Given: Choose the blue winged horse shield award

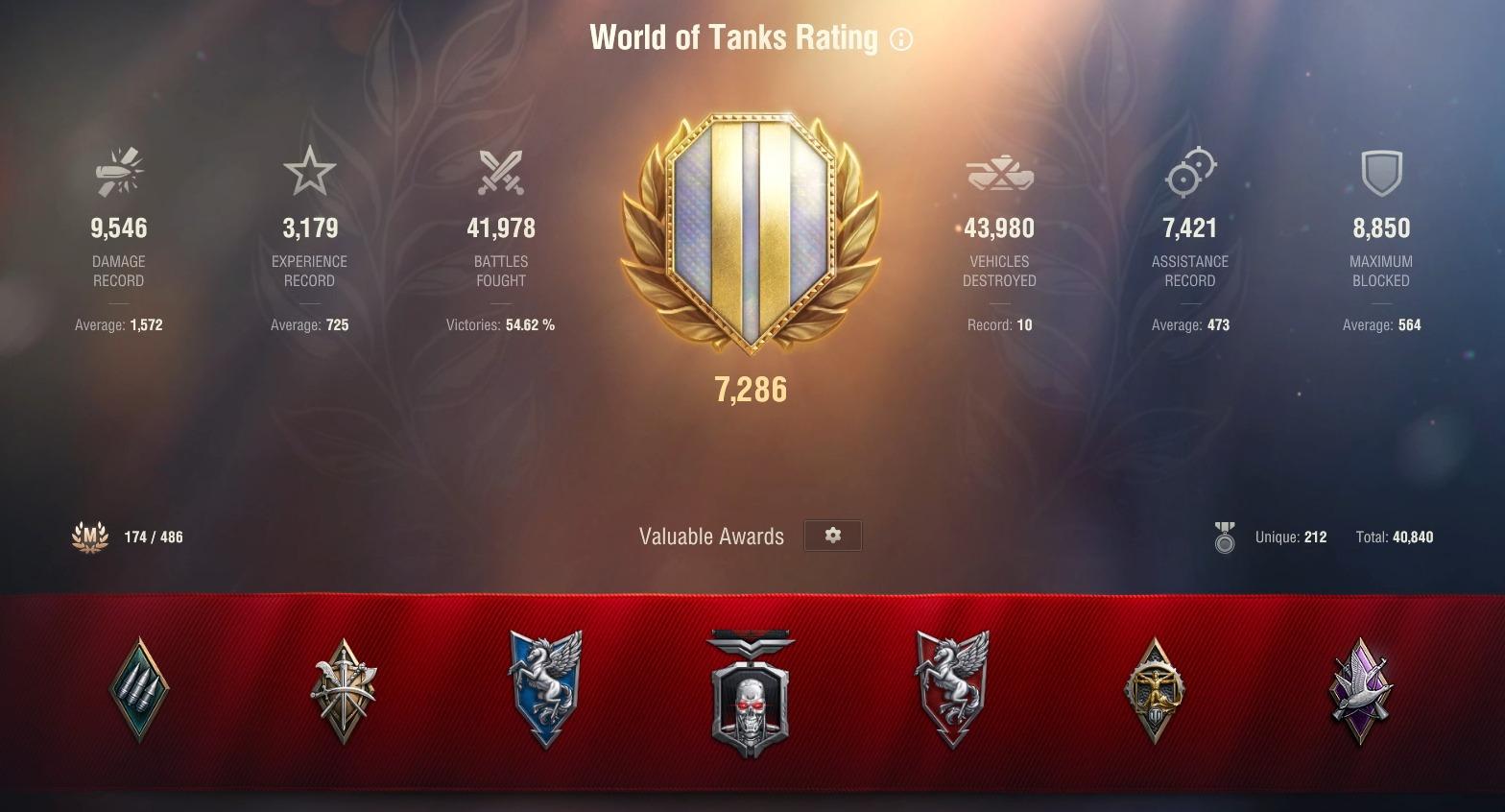Looking at the screenshot, I should [545, 688].
